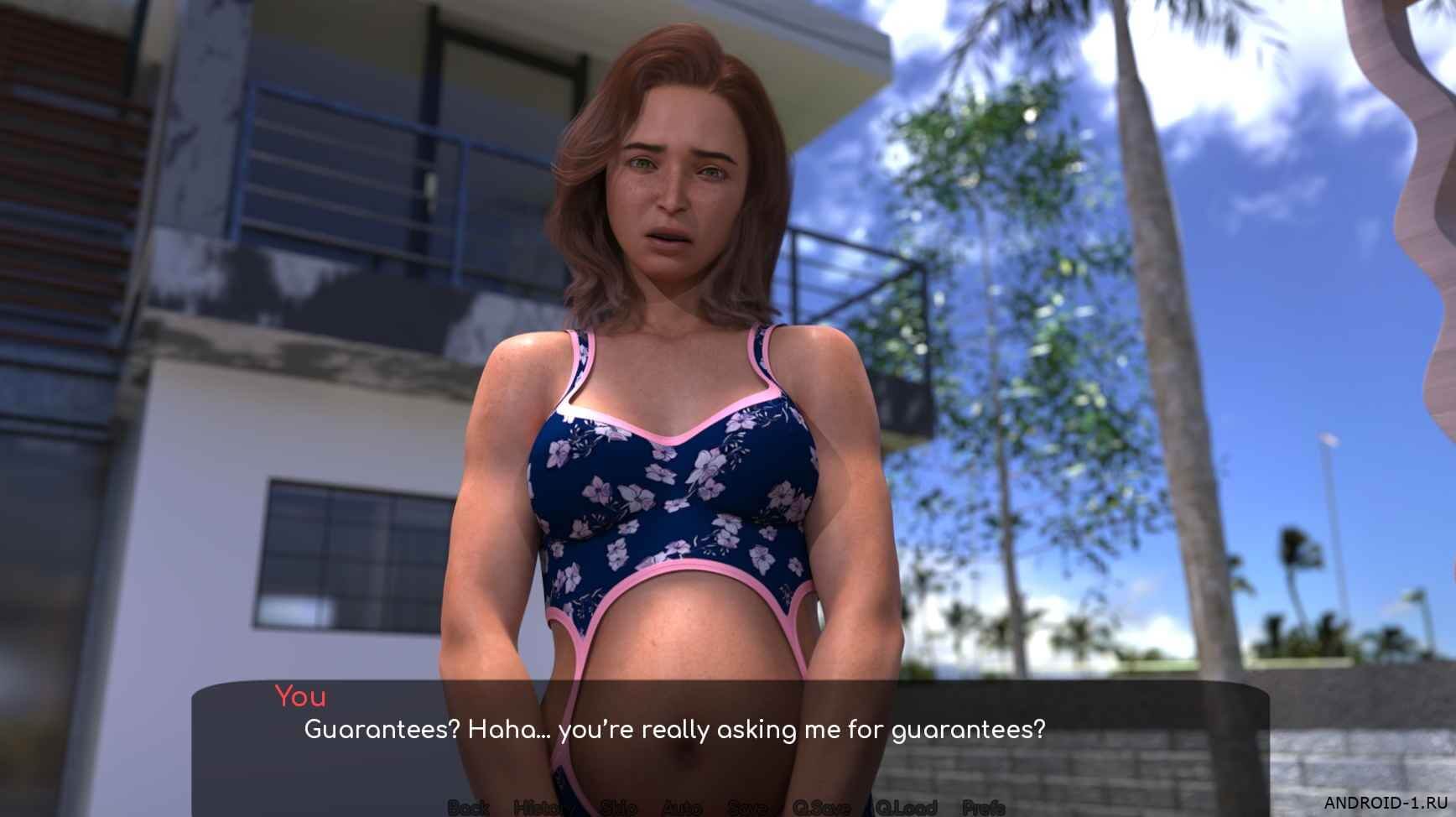Toggle Auto-advance mode
The height and width of the screenshot is (817, 1456).
pyautogui.click(x=681, y=808)
